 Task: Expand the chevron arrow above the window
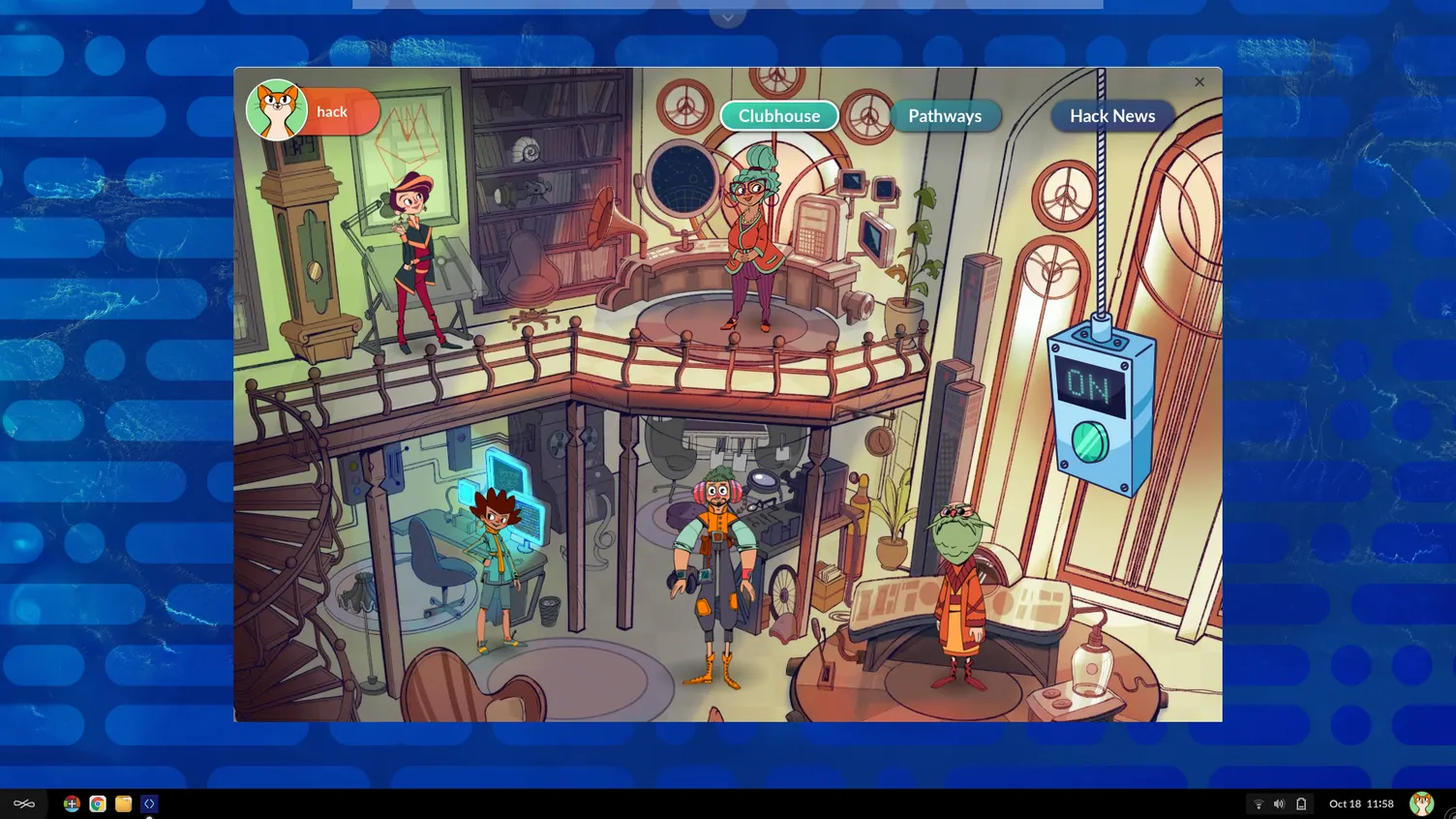coord(727,16)
